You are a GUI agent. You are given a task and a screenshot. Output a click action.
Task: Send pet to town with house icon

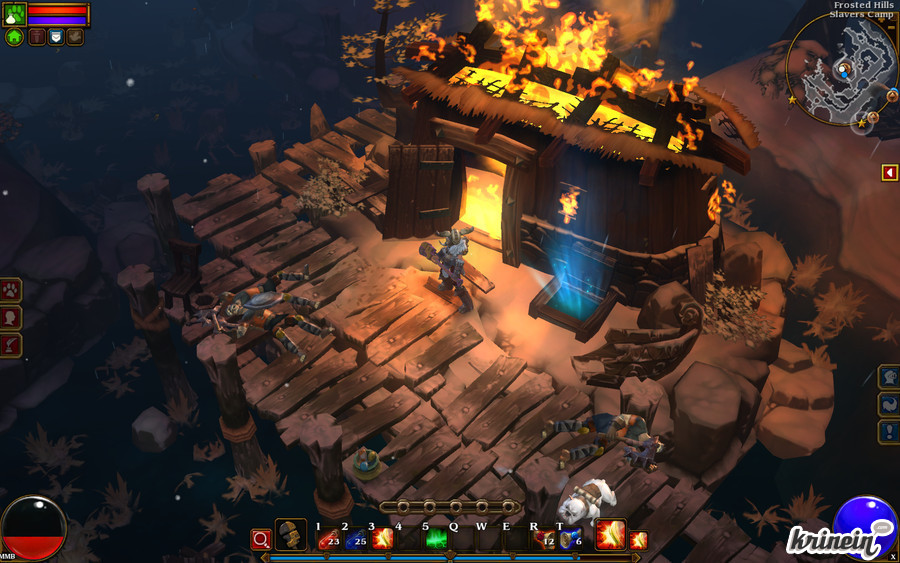14,37
